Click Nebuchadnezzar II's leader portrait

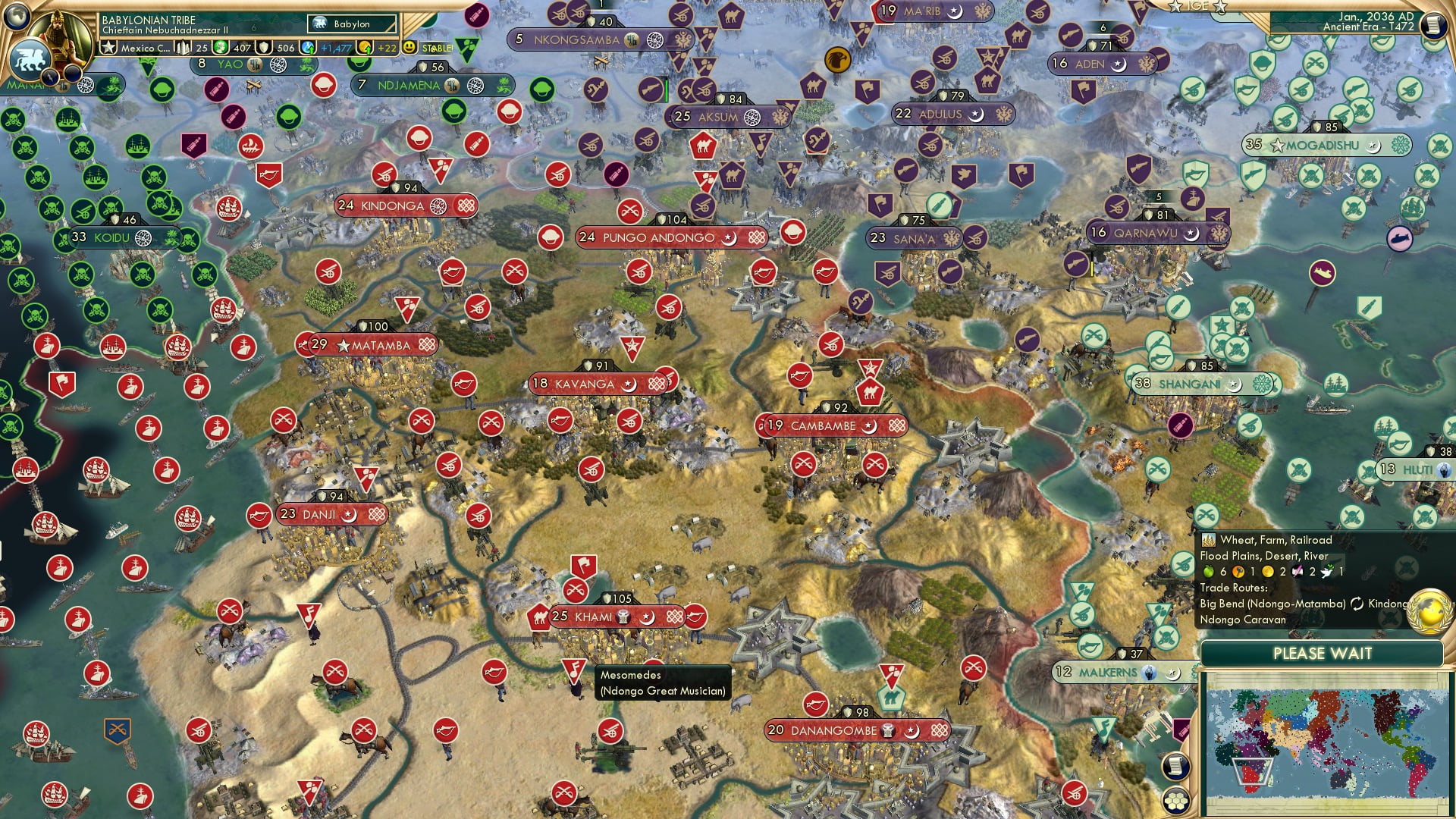pyautogui.click(x=61, y=34)
